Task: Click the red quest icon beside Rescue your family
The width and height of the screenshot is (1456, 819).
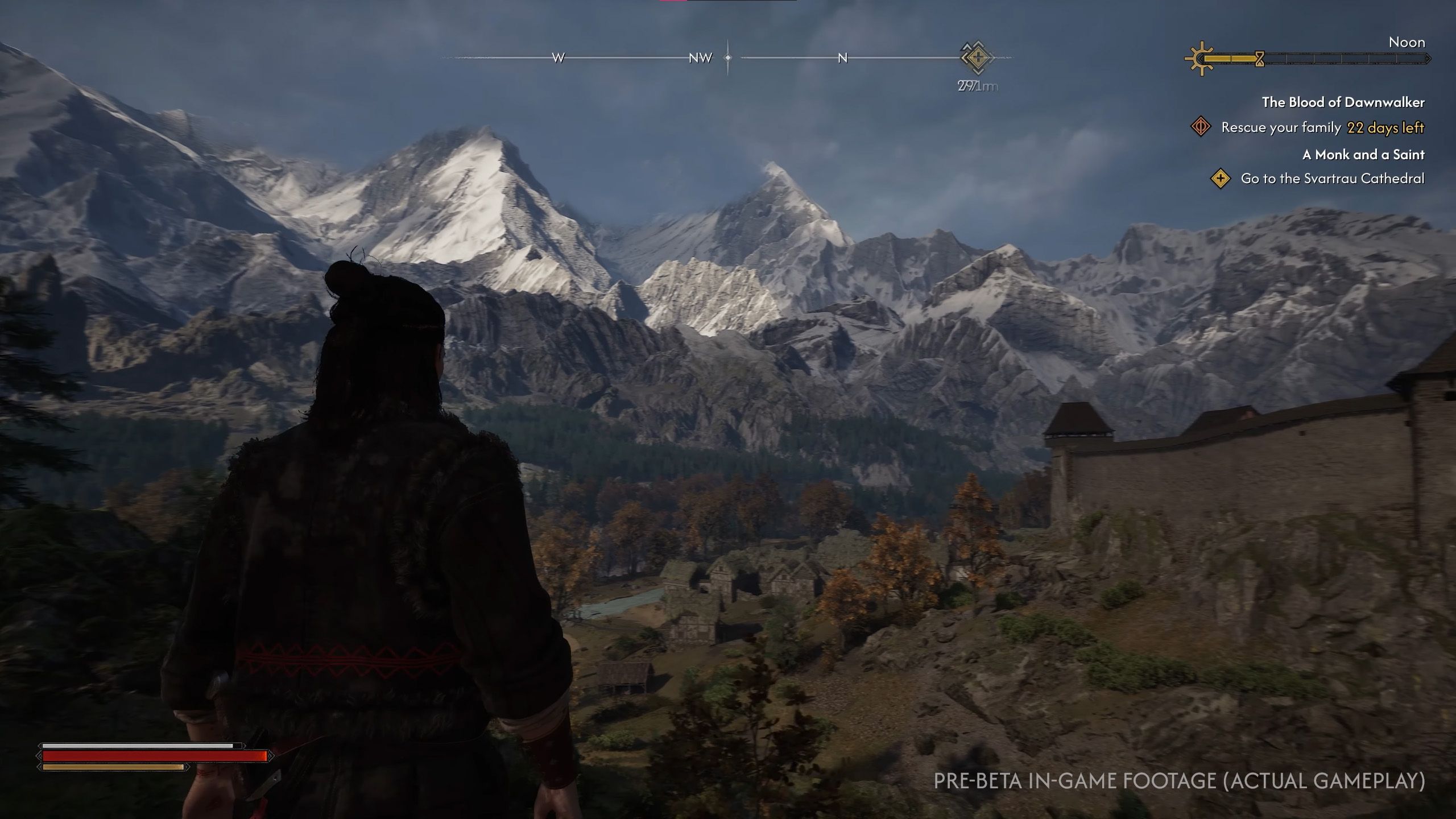Action: pos(1201,128)
